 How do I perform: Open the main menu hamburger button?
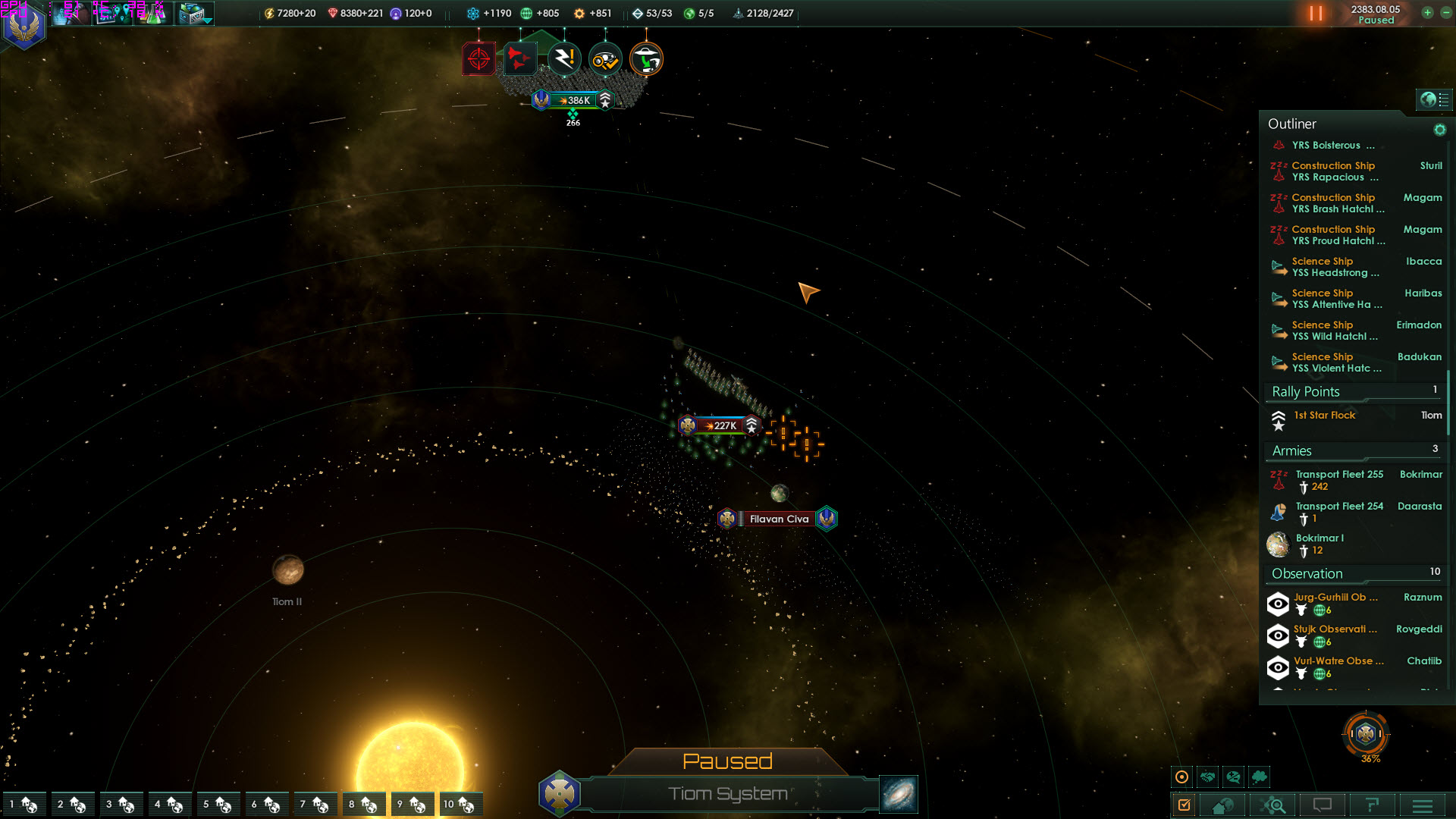click(x=1422, y=805)
